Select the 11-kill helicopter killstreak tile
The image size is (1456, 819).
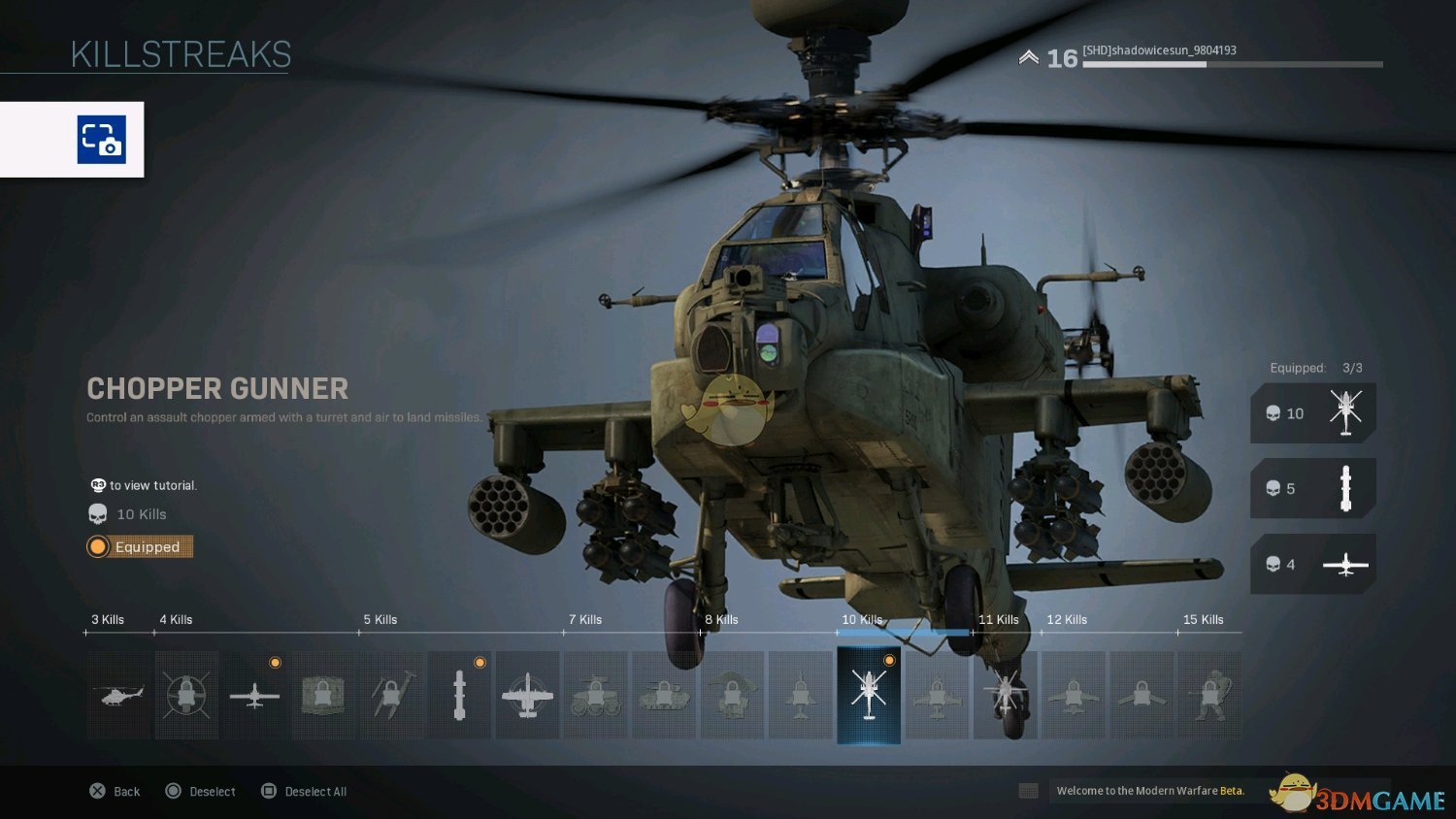(1006, 695)
